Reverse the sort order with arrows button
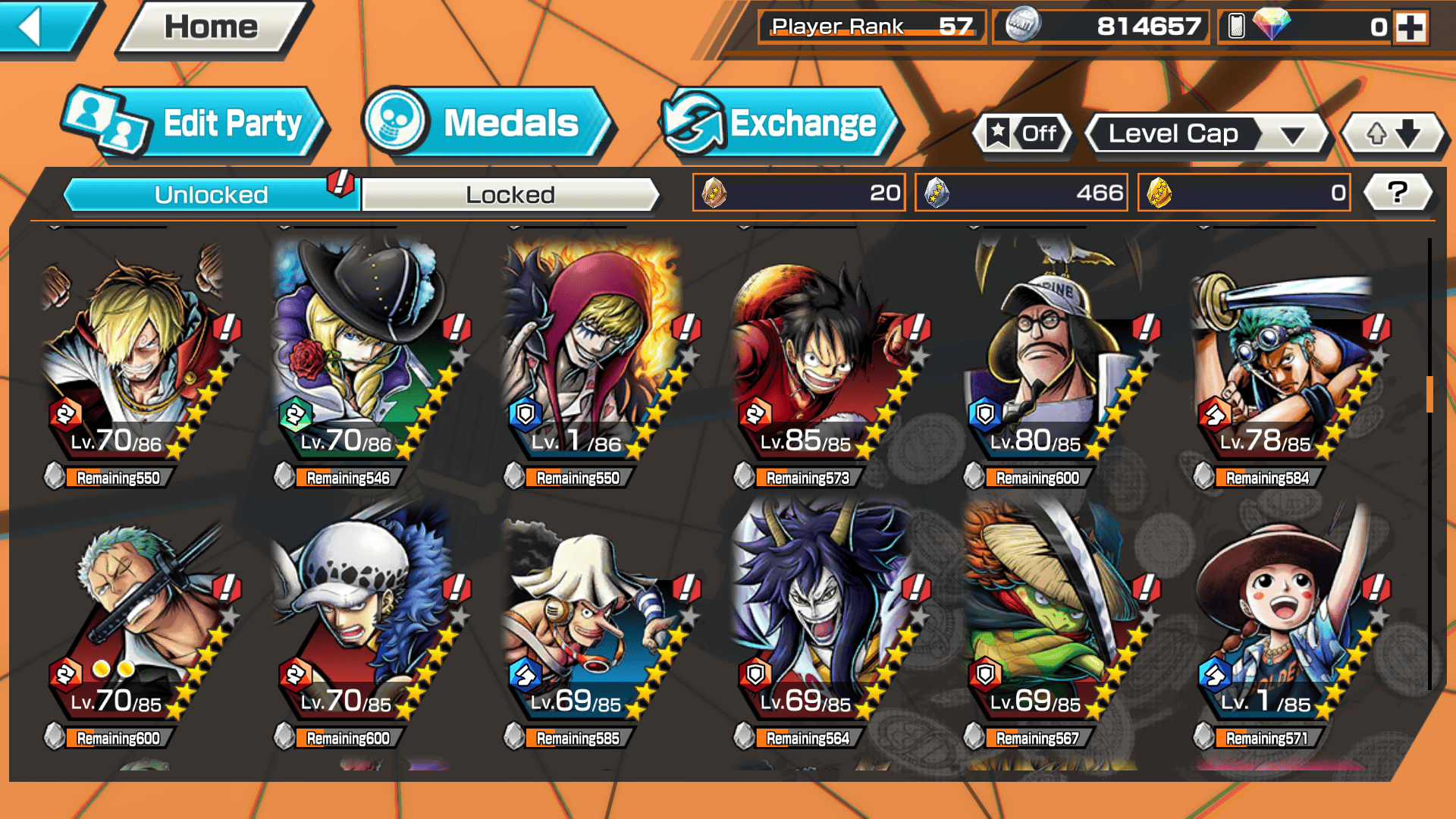This screenshot has width=1456, height=819. click(x=1393, y=134)
